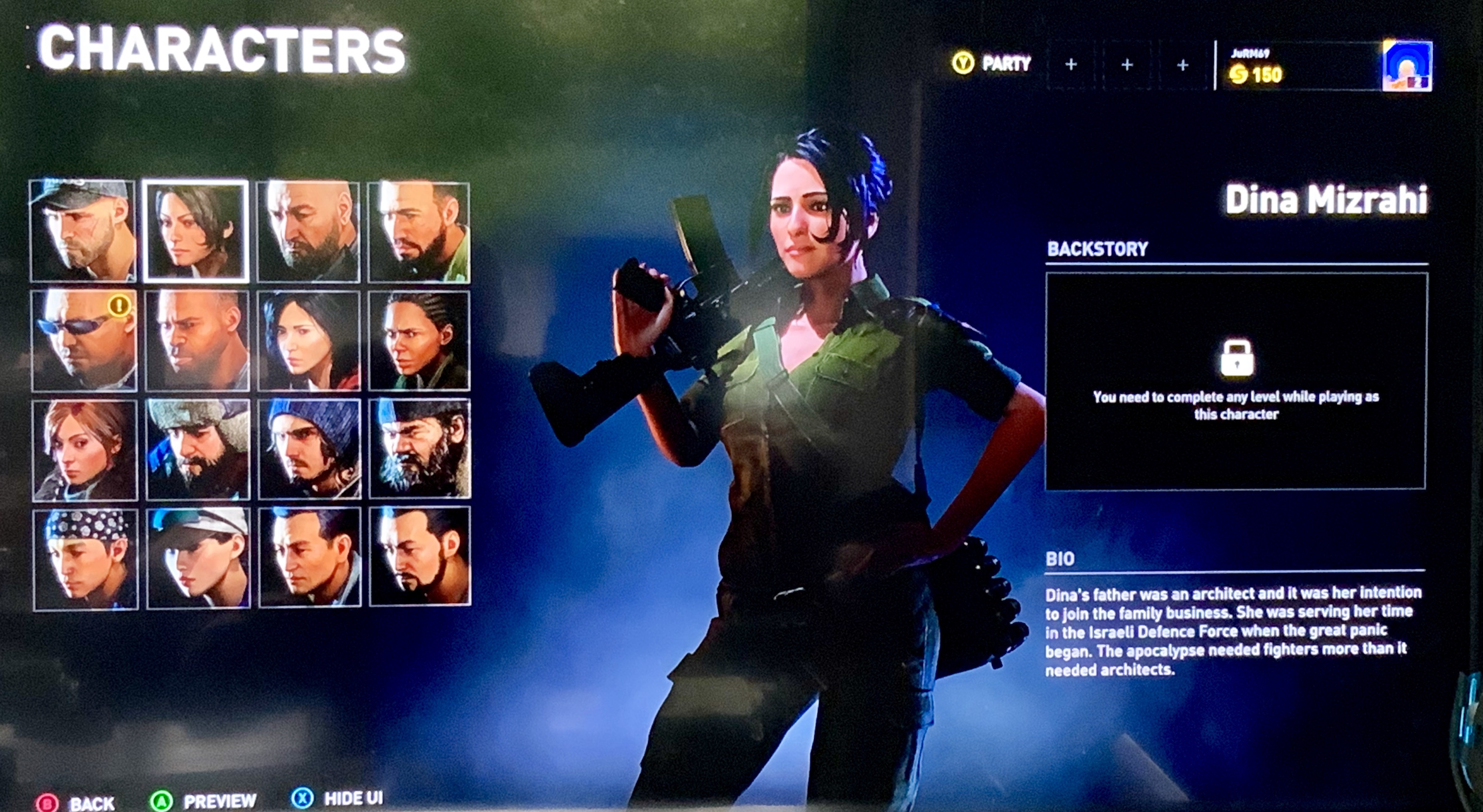The image size is (1483, 812).
Task: Choose the man in the fur ushanka hat
Action: (198, 449)
